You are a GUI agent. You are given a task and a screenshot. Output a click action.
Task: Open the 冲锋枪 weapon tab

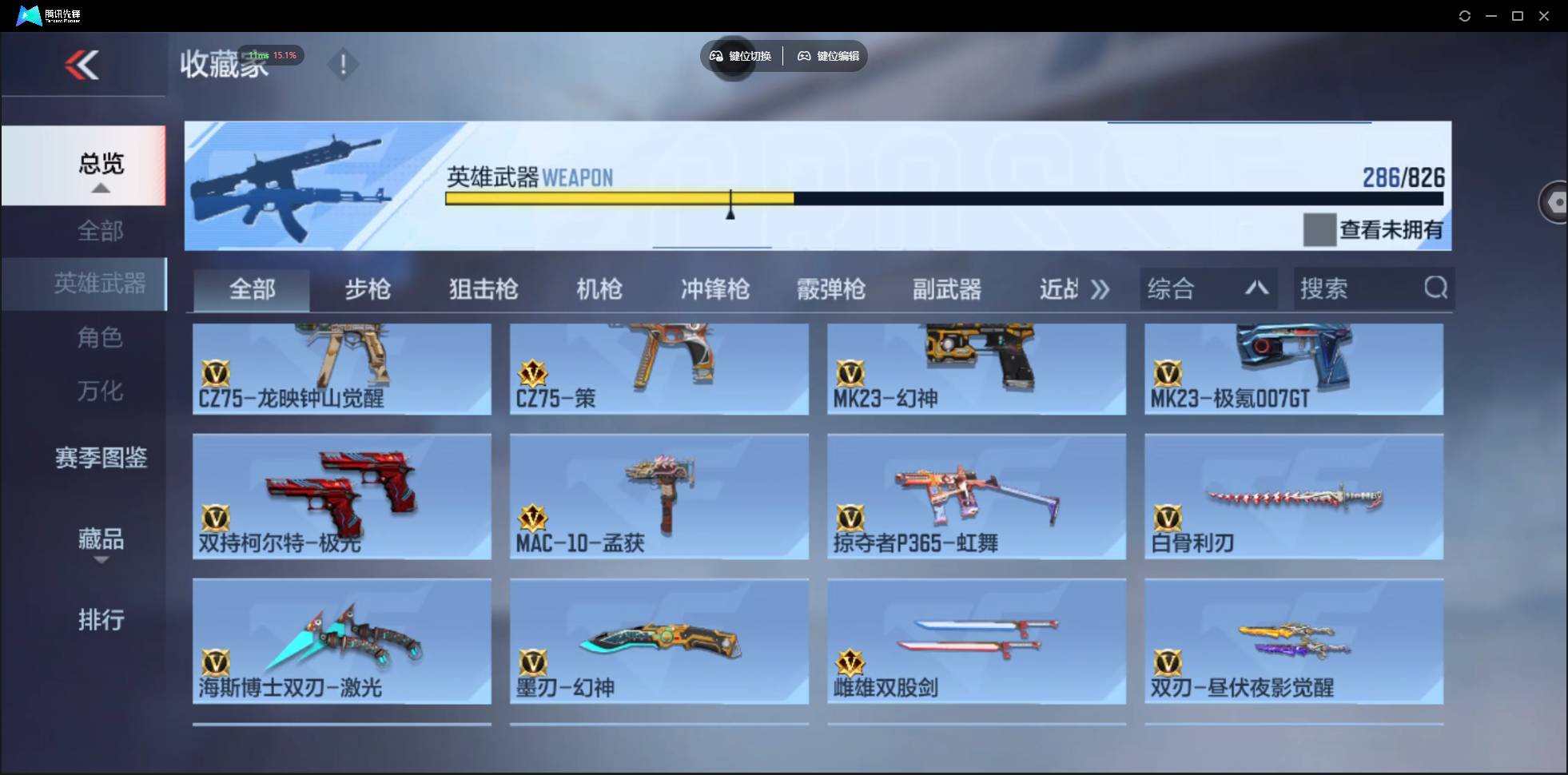[x=714, y=289]
